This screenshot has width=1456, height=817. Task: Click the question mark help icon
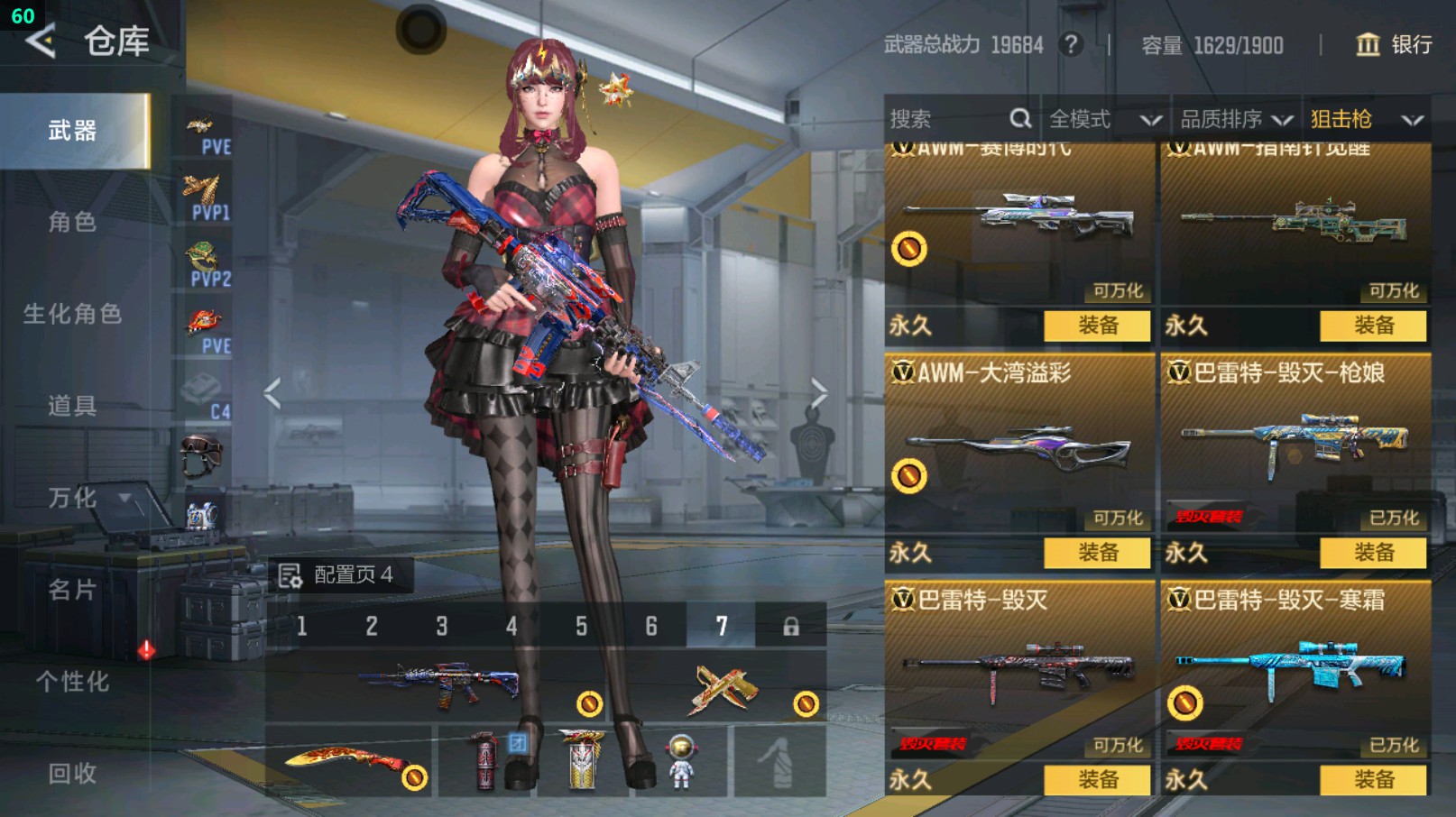click(x=1071, y=44)
